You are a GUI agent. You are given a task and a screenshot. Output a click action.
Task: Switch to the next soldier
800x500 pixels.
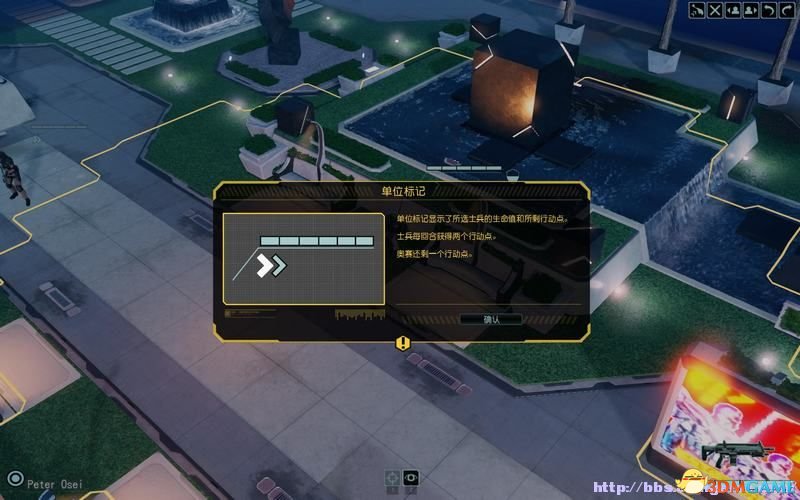[x=749, y=11]
